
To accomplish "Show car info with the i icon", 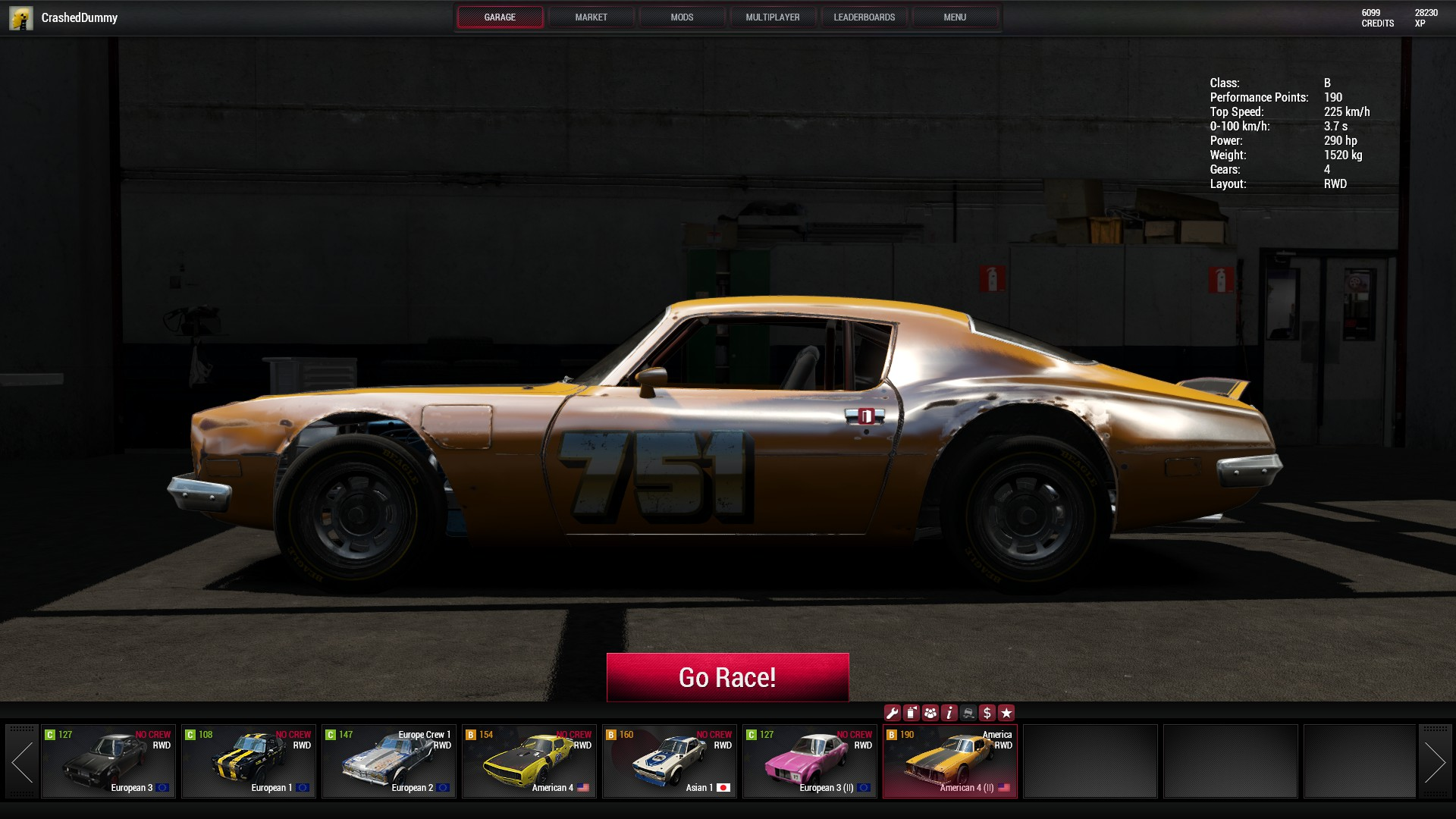I will click(949, 713).
